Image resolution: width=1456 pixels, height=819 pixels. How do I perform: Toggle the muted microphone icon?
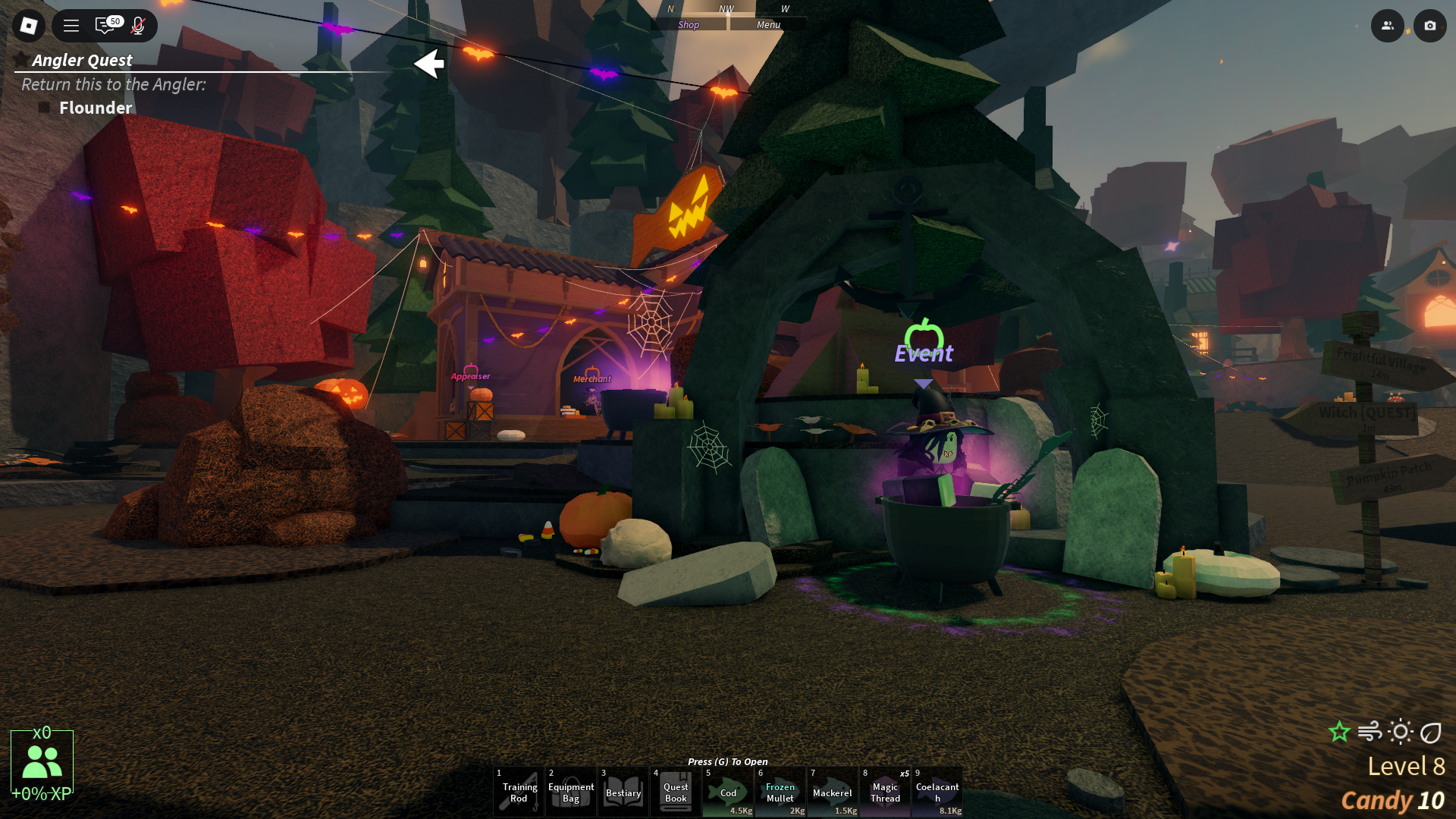tap(138, 26)
